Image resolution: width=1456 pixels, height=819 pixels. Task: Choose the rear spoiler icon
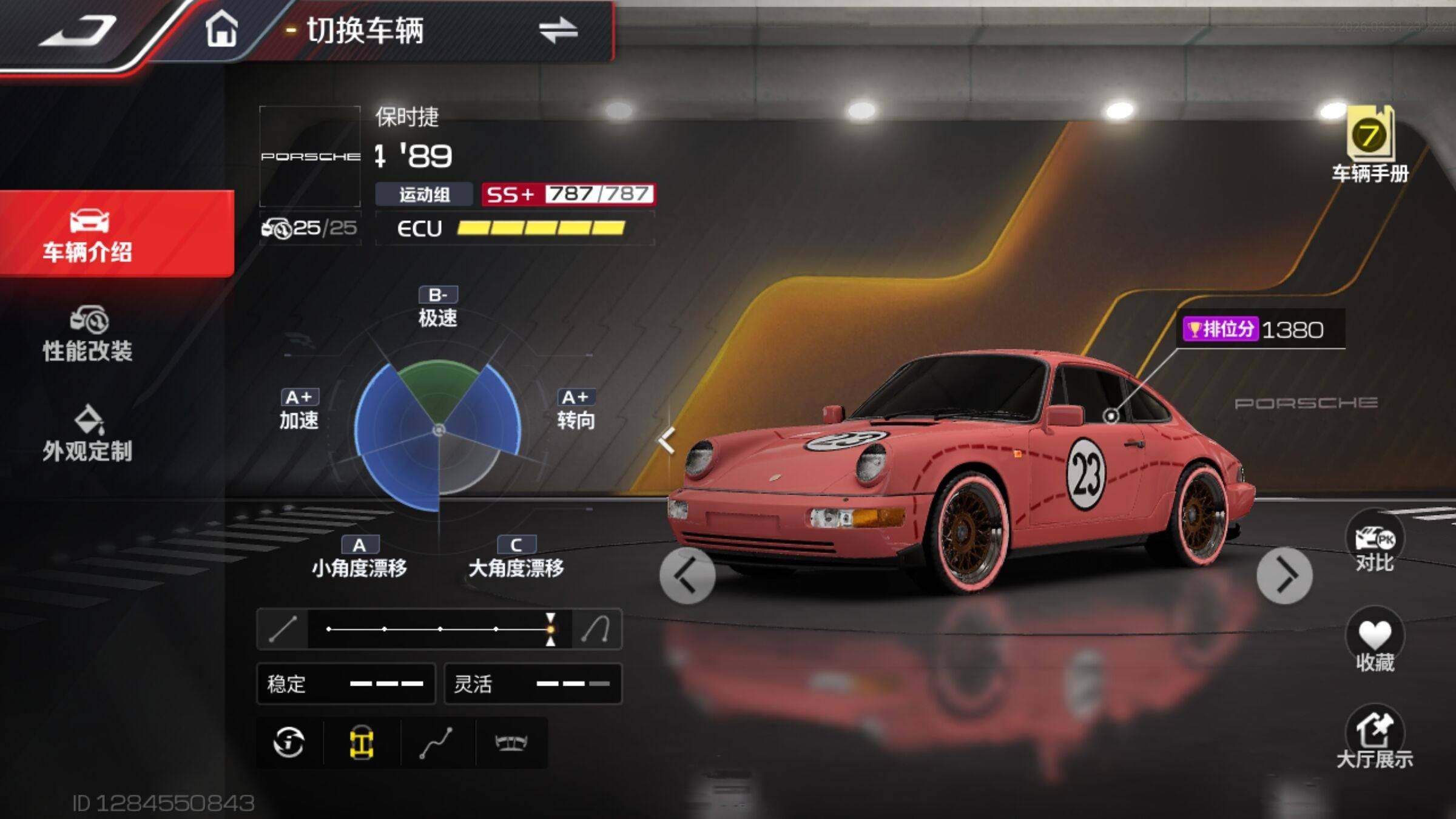point(511,743)
